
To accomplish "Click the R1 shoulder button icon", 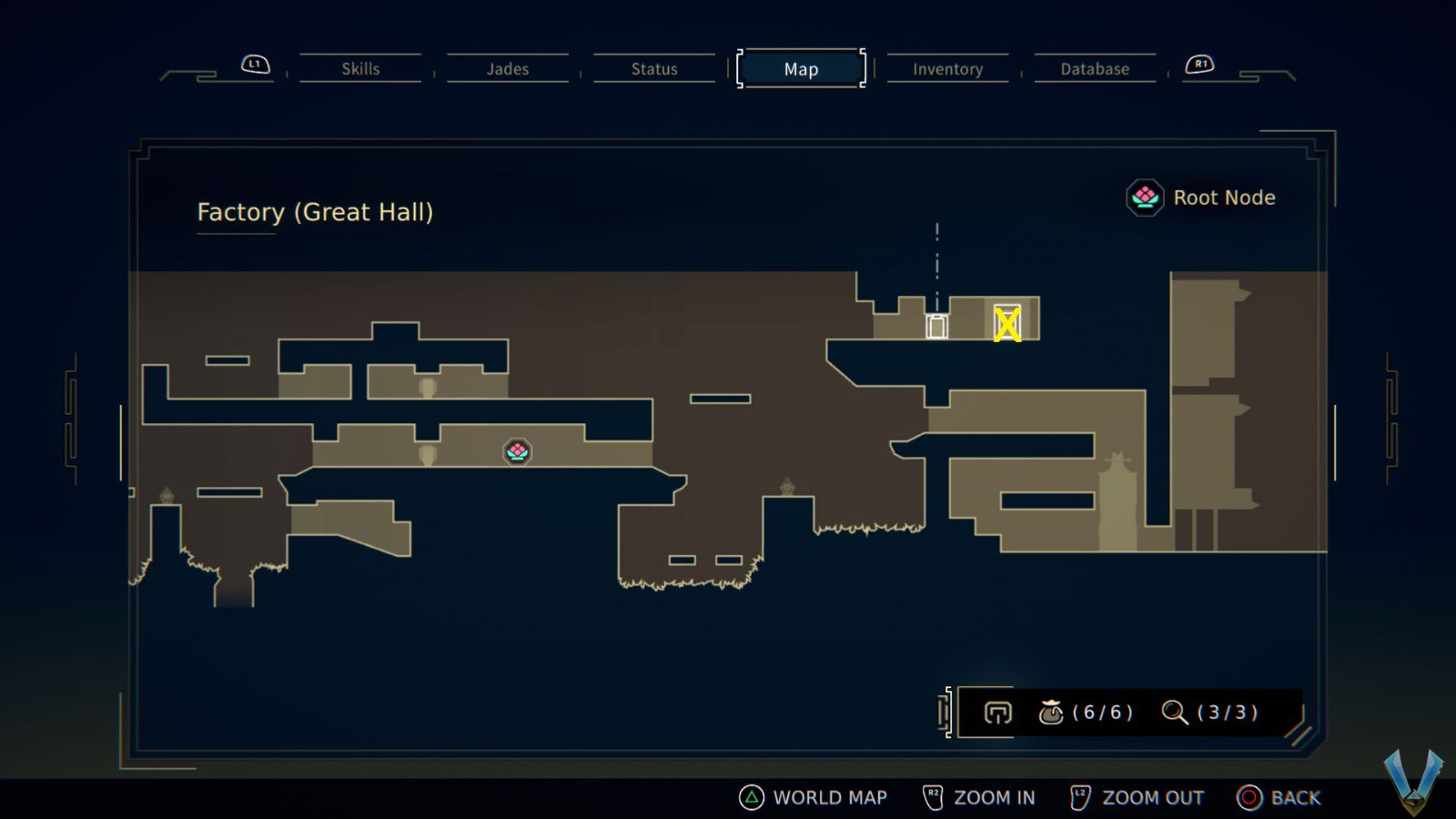I will click(1201, 64).
